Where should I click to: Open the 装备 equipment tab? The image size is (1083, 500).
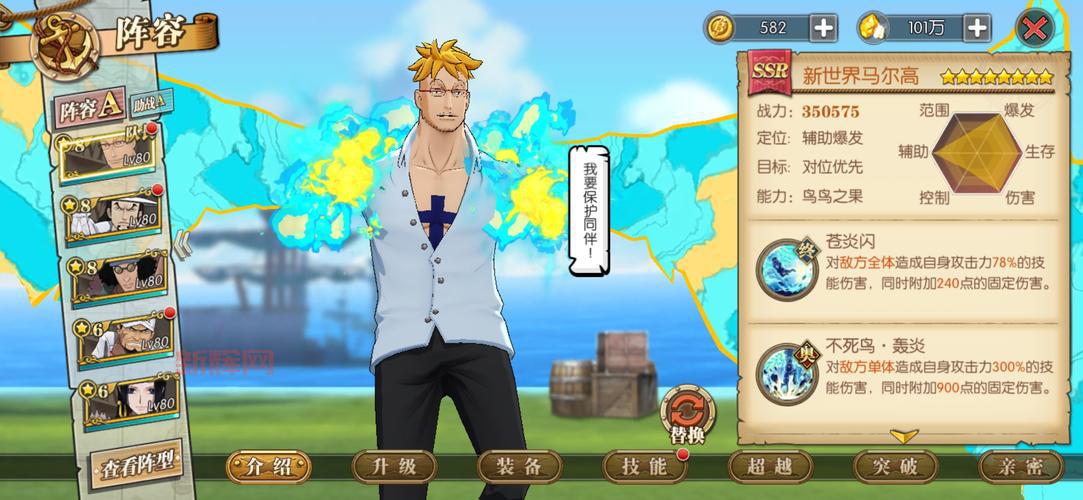coord(518,466)
